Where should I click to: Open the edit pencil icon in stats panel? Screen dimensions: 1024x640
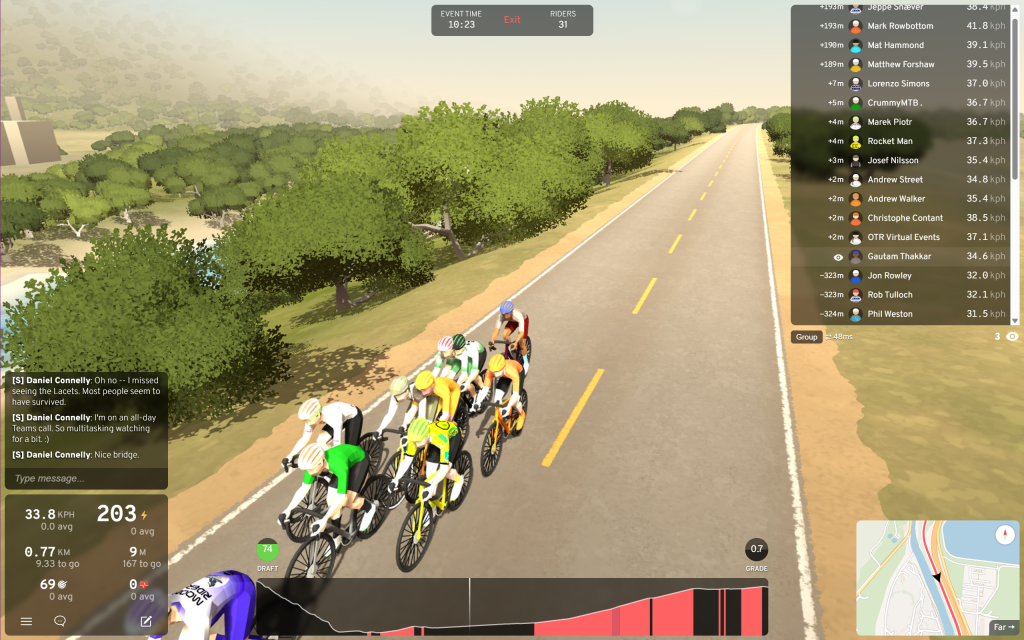pyautogui.click(x=146, y=621)
